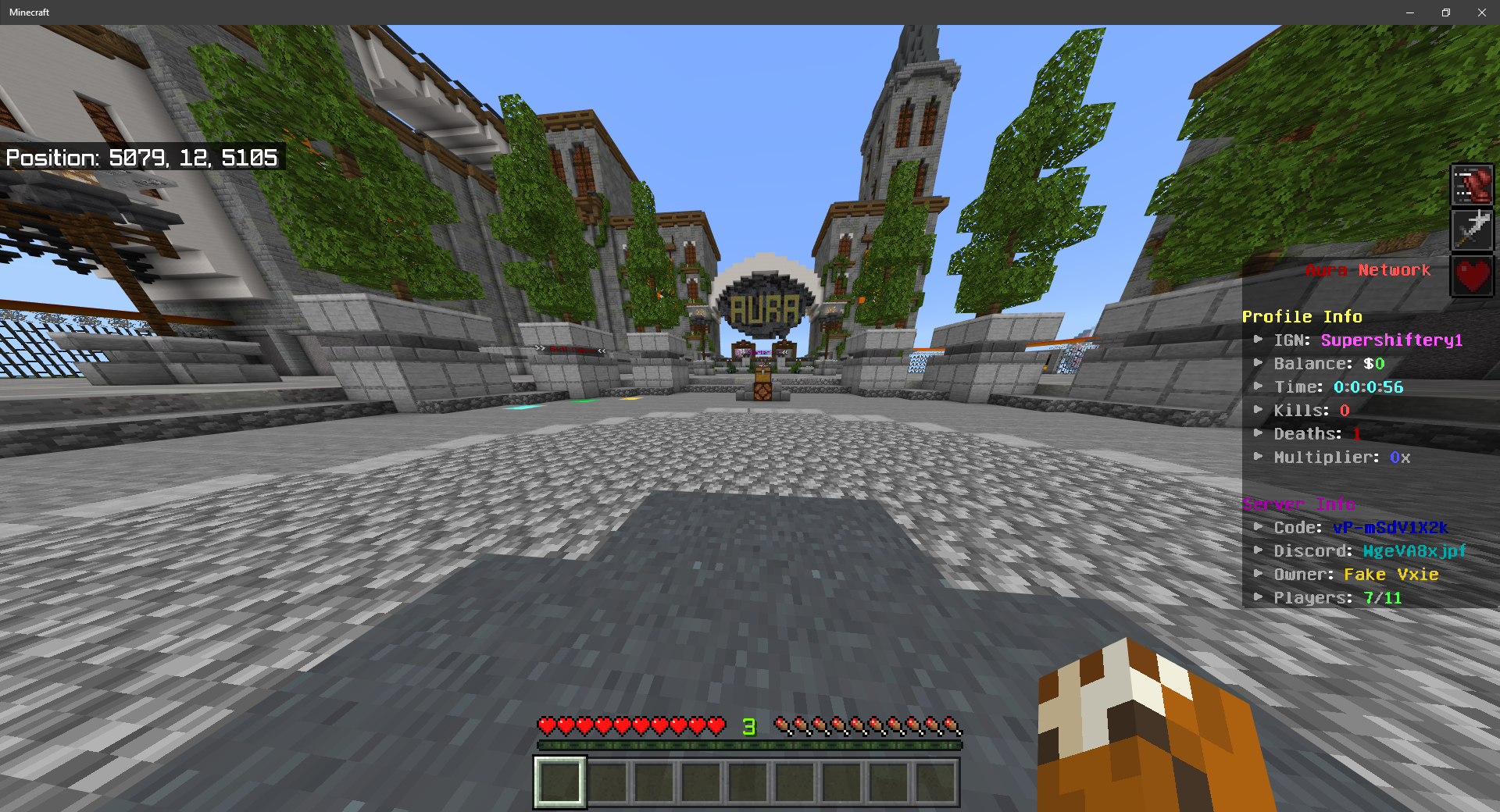This screenshot has width=1500, height=812.
Task: Expand the Code entry under Server Info
Action: (1259, 527)
